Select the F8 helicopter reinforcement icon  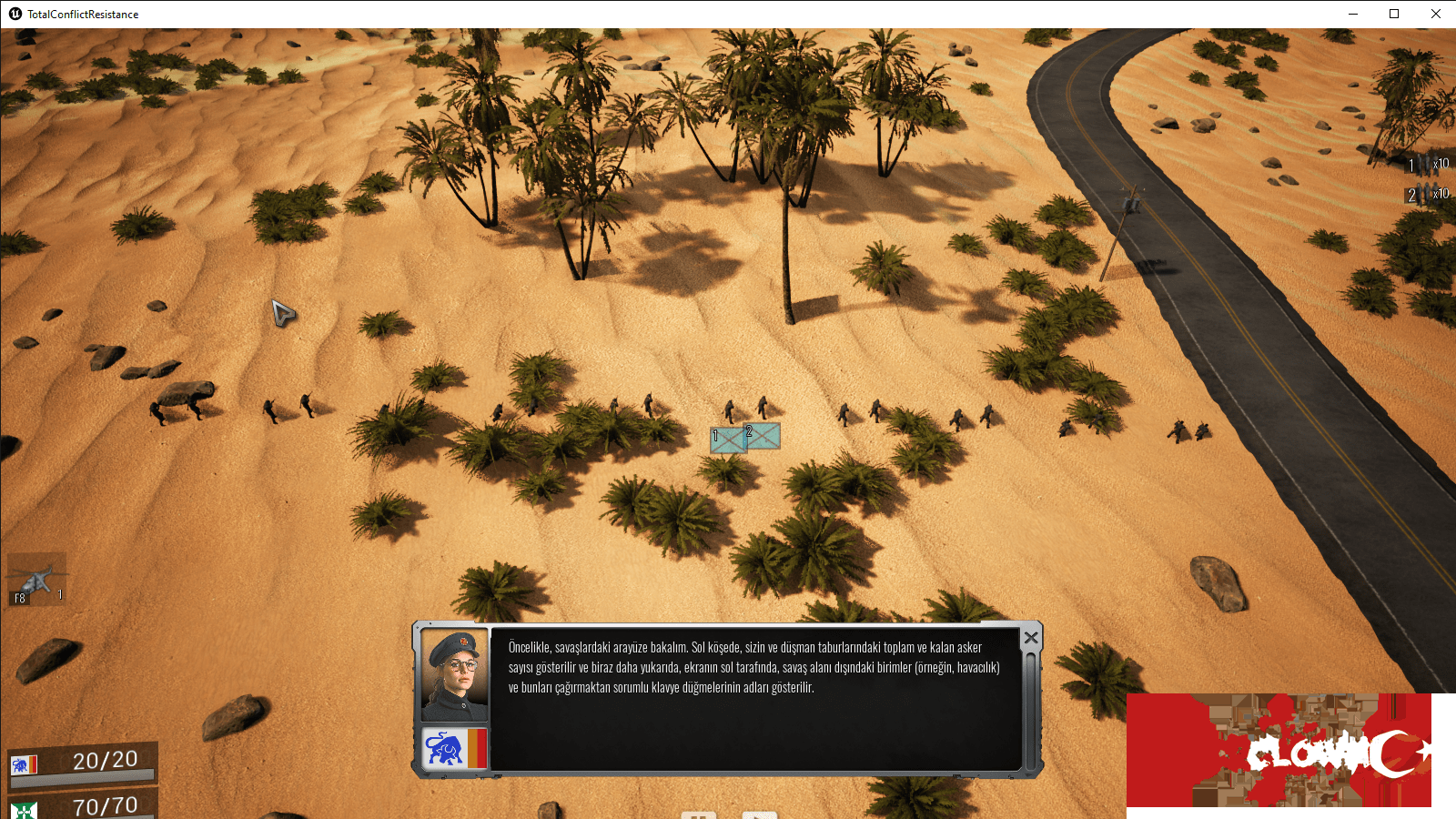point(36,578)
